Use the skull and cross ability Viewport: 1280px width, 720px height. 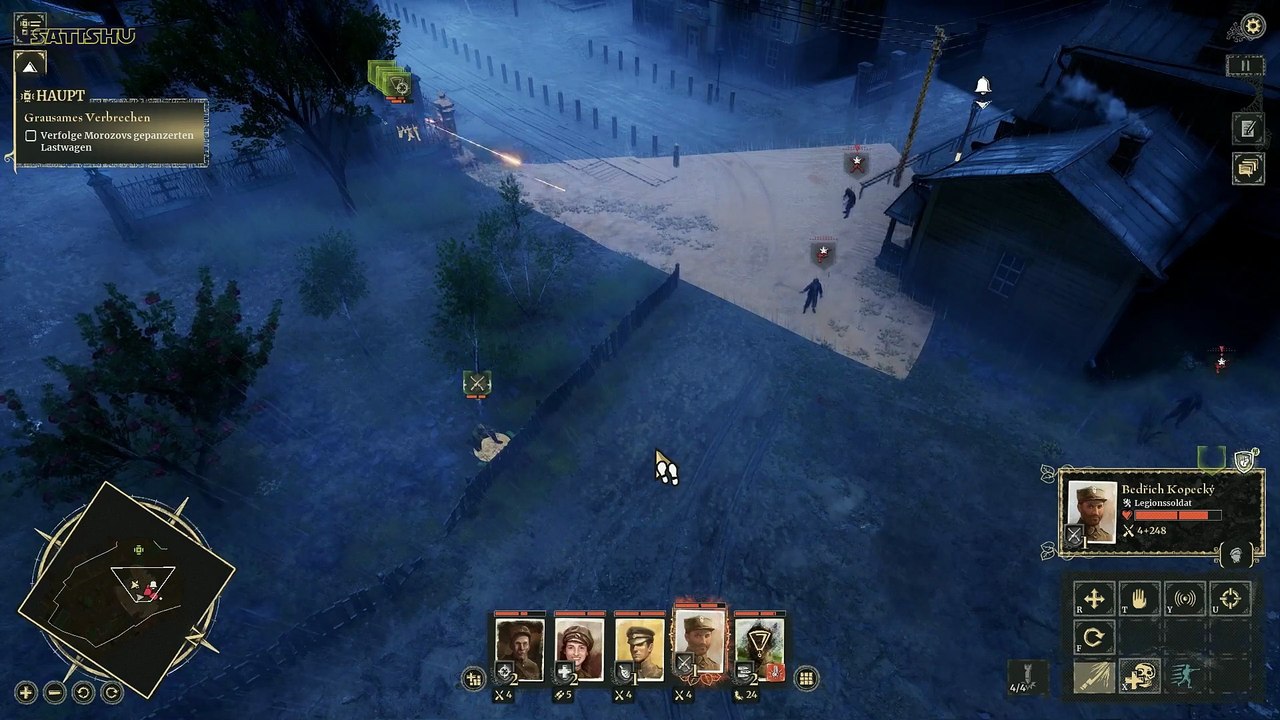[x=1139, y=676]
